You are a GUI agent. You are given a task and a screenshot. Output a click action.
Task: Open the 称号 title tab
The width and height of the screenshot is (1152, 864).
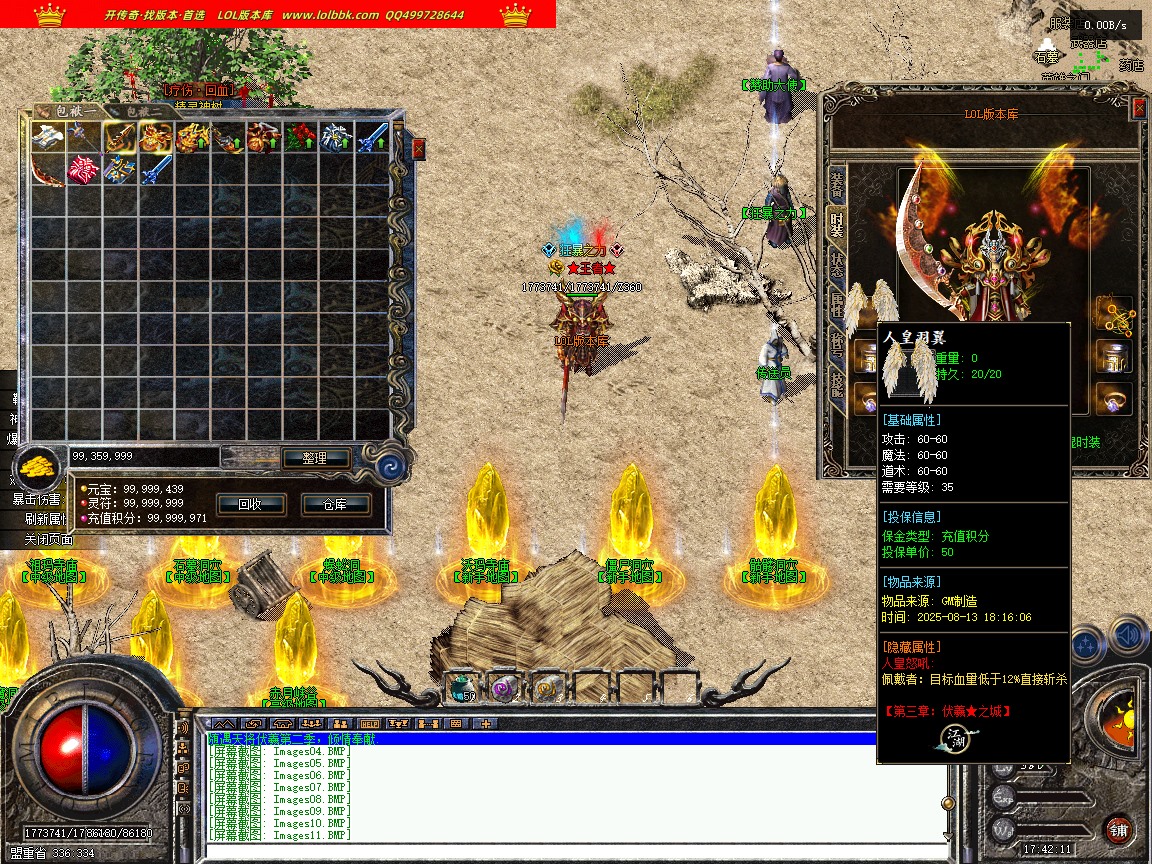[836, 343]
